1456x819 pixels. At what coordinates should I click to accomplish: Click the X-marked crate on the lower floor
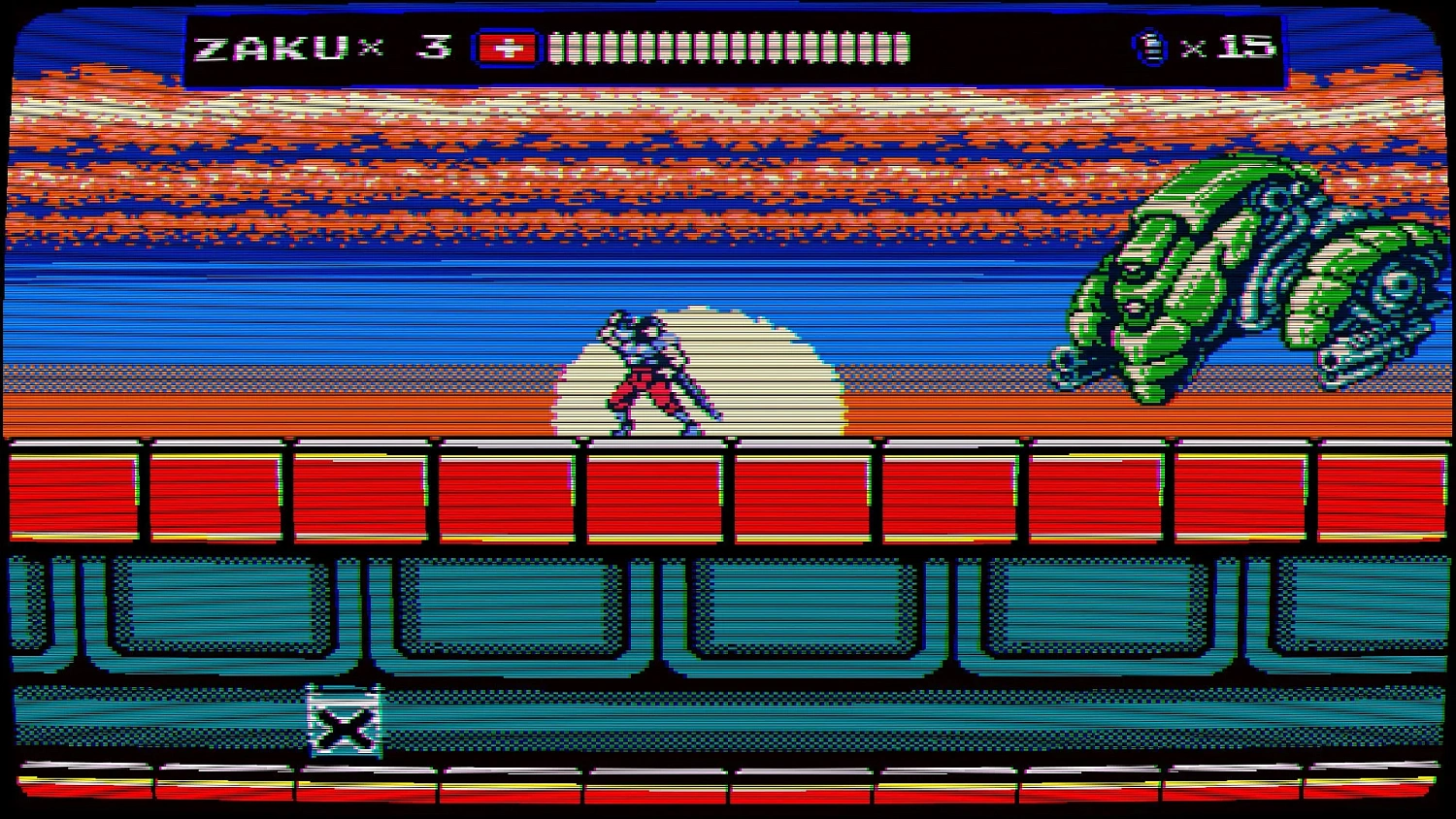[x=342, y=721]
